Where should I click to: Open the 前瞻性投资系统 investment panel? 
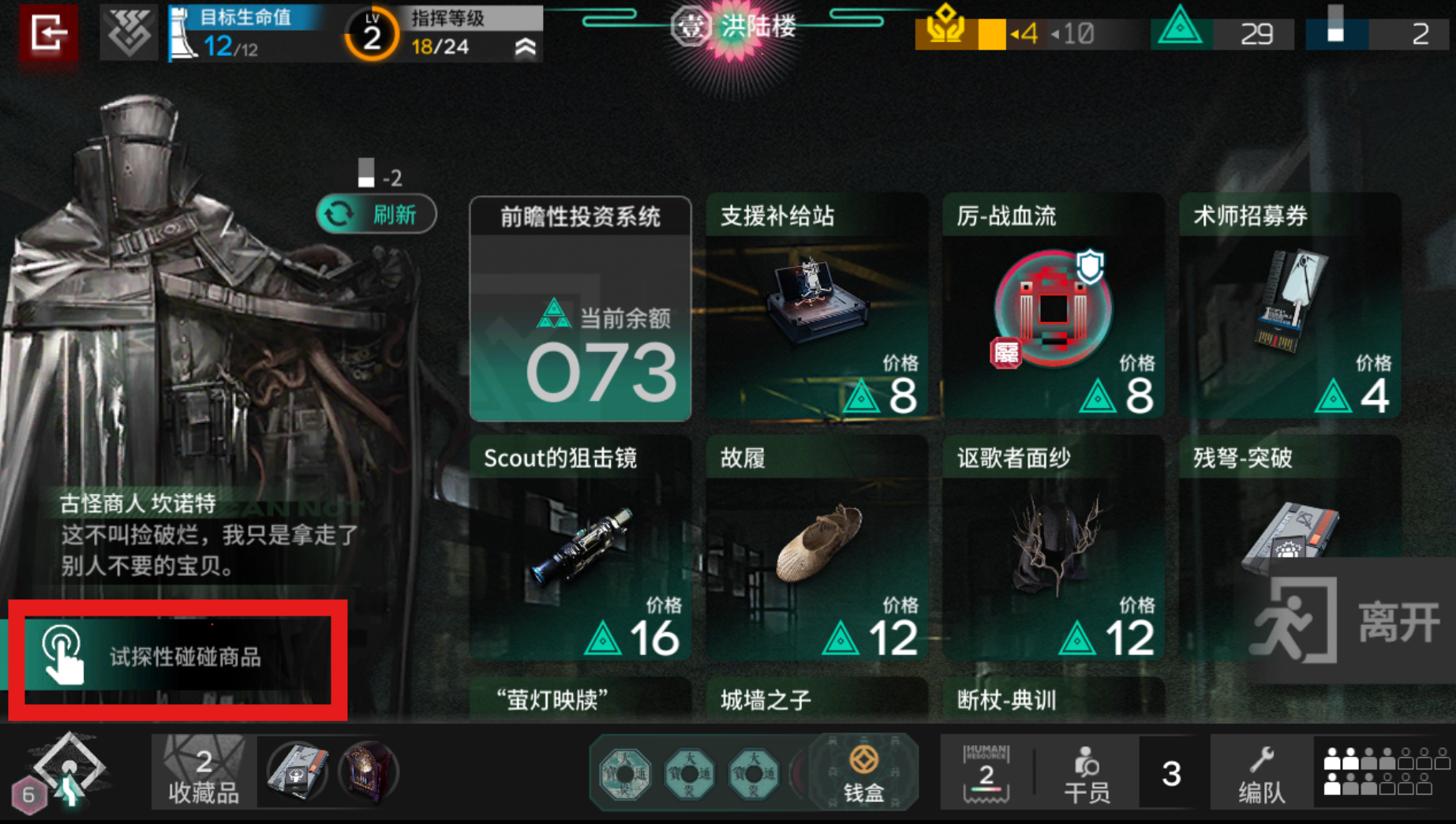point(580,309)
